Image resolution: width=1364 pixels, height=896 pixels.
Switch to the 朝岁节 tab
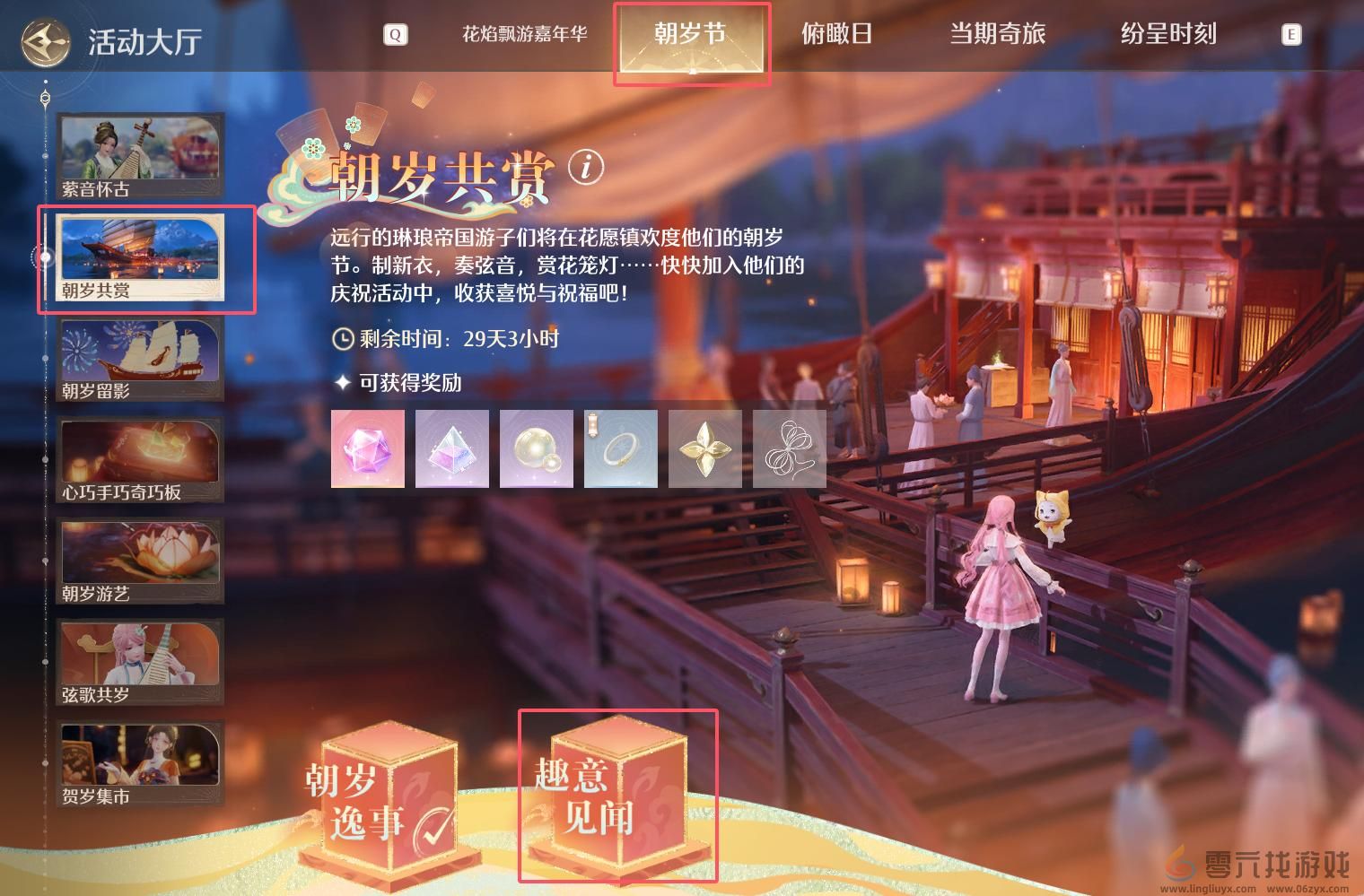pos(691,34)
